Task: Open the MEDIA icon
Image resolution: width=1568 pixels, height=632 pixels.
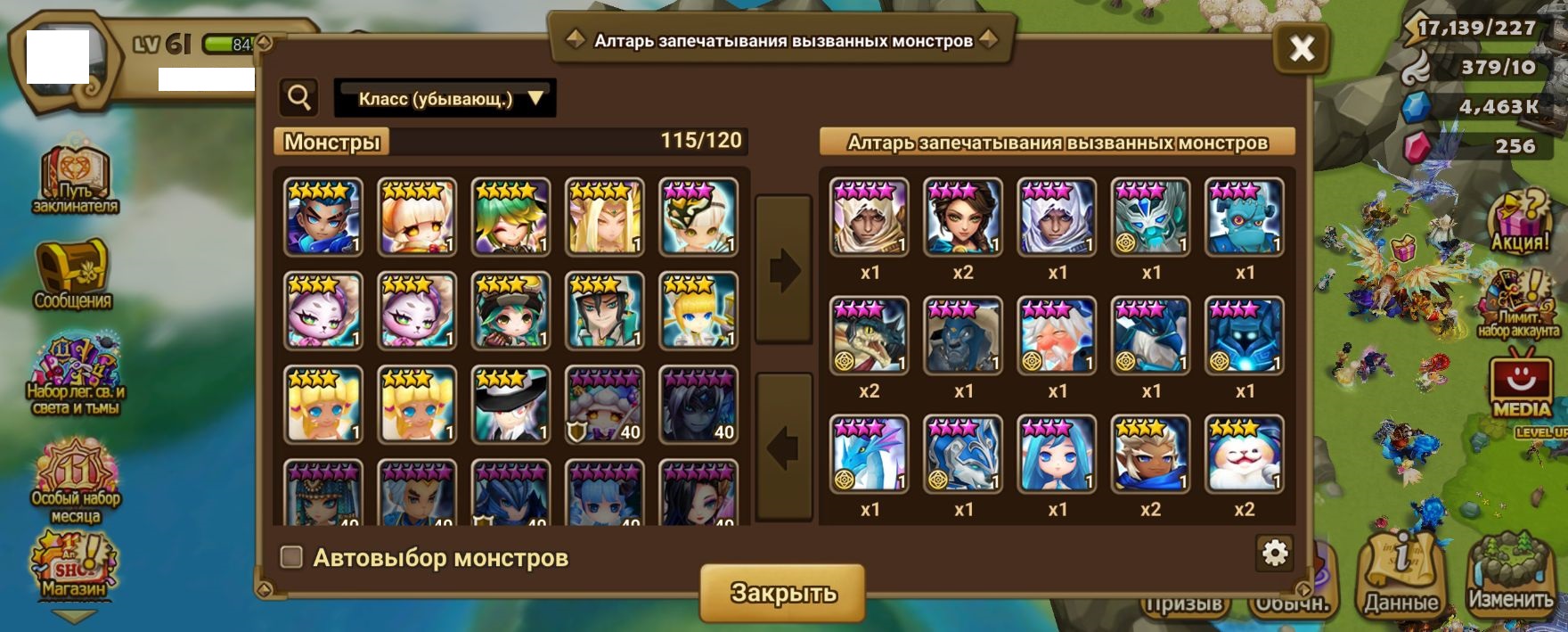Action: pyautogui.click(x=1521, y=383)
